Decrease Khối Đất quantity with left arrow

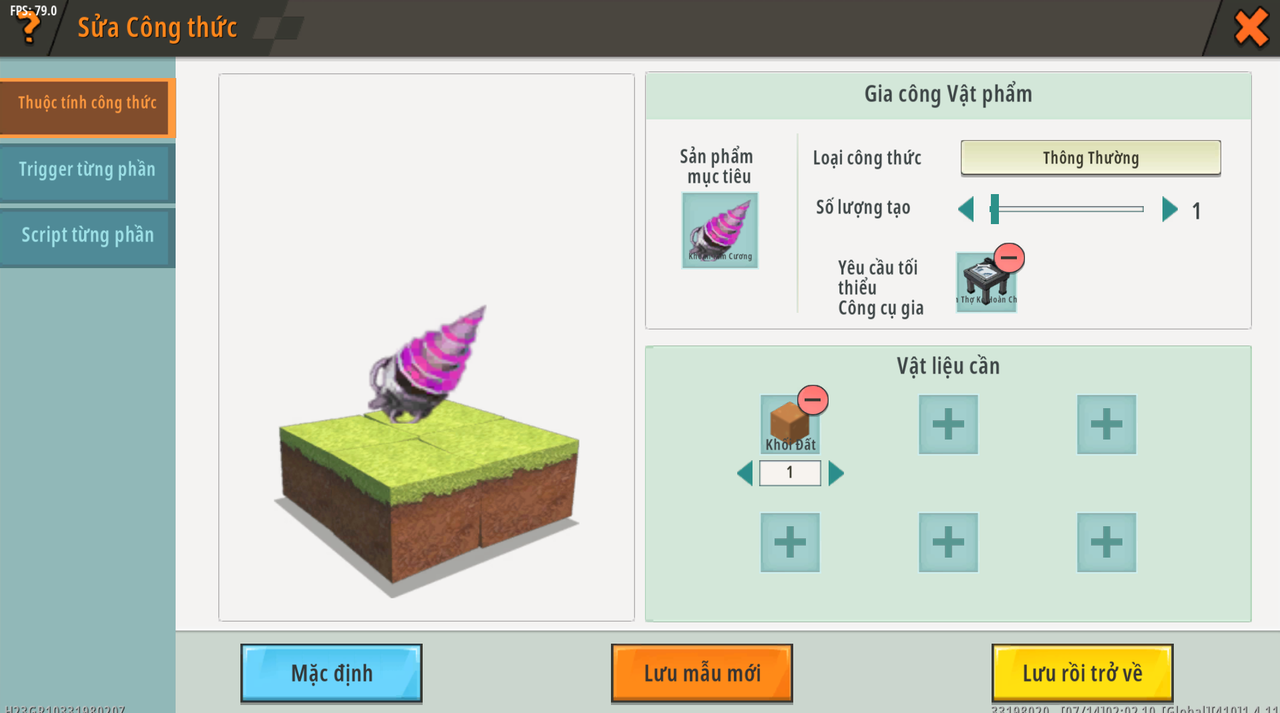[x=745, y=473]
